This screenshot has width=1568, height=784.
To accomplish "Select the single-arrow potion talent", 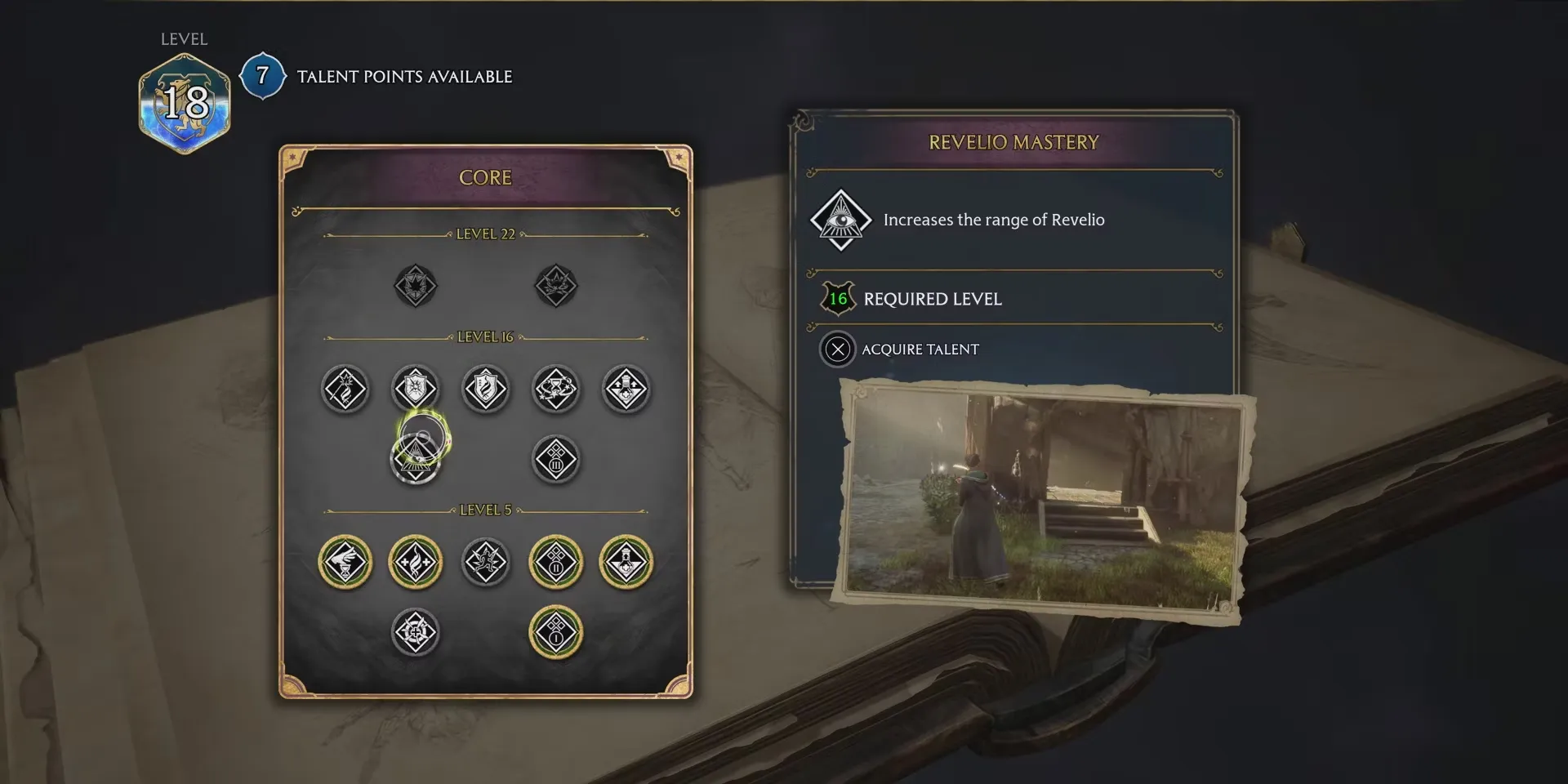I will 626,563.
